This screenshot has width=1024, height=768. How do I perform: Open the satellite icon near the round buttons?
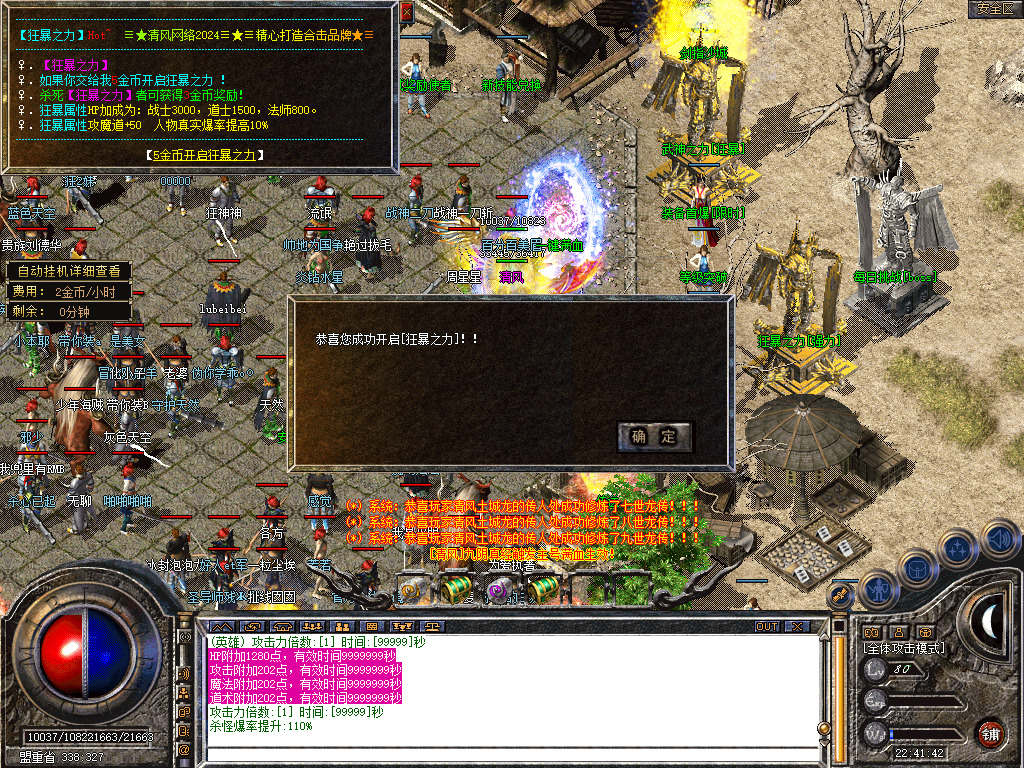(841, 595)
